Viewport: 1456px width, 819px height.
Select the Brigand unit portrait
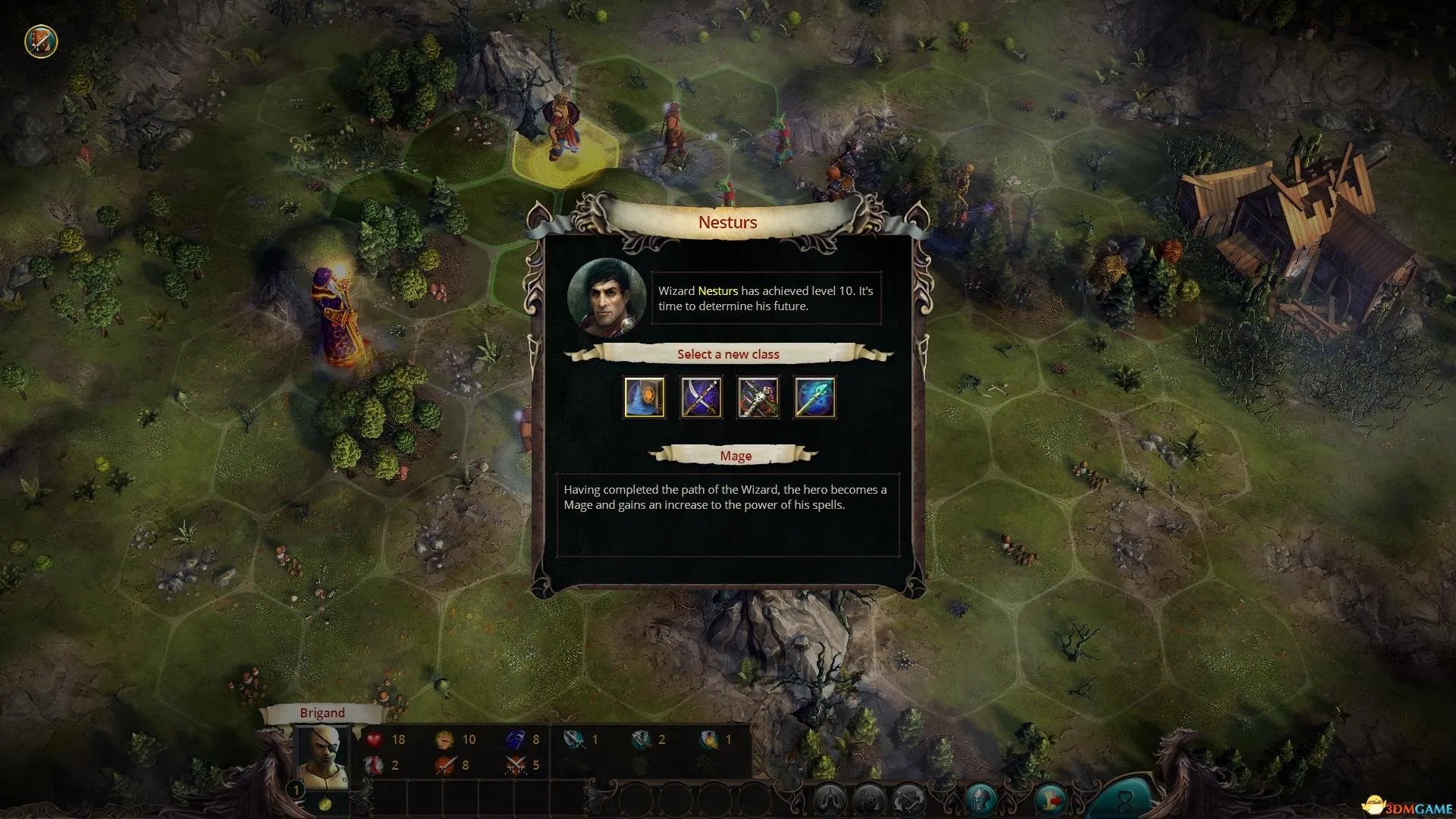tap(322, 757)
